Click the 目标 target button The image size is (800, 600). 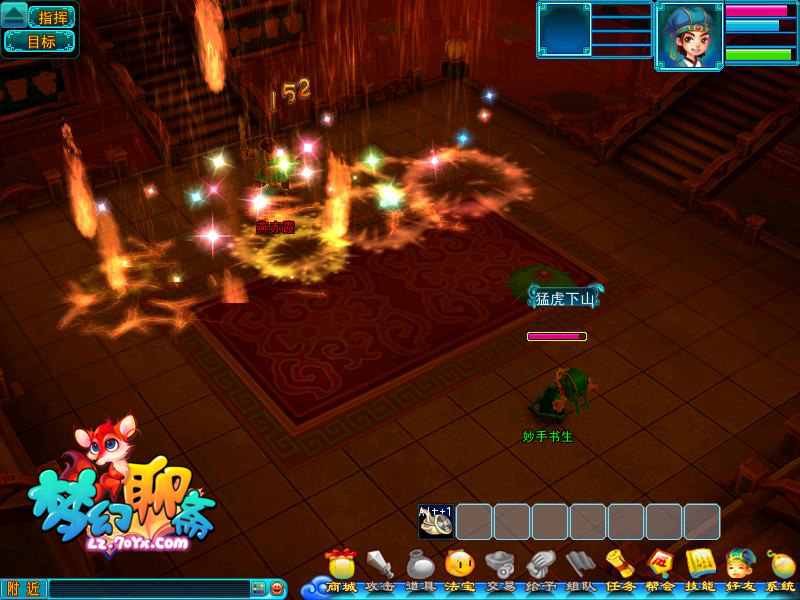tap(40, 42)
